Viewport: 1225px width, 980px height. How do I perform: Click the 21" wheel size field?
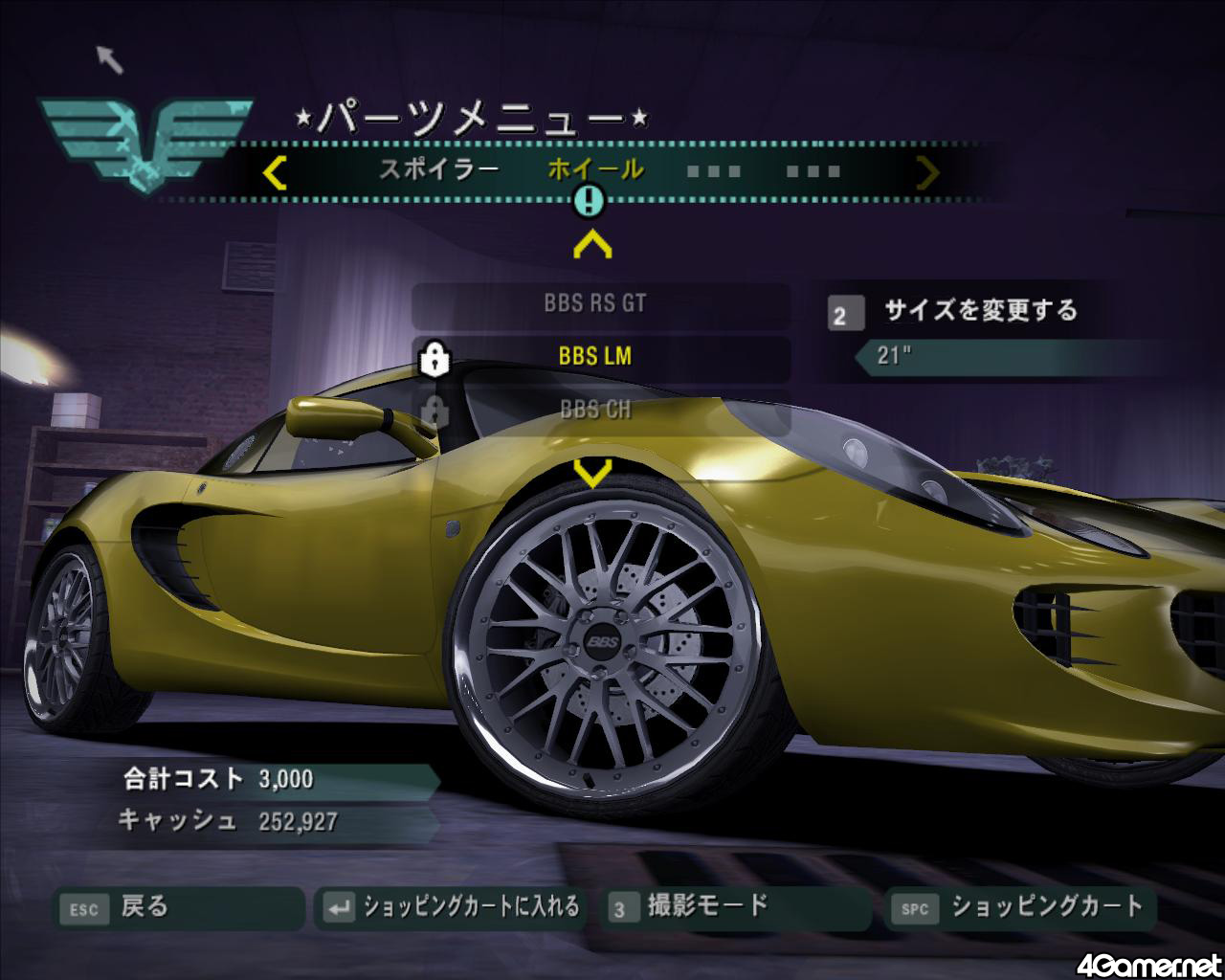click(995, 356)
